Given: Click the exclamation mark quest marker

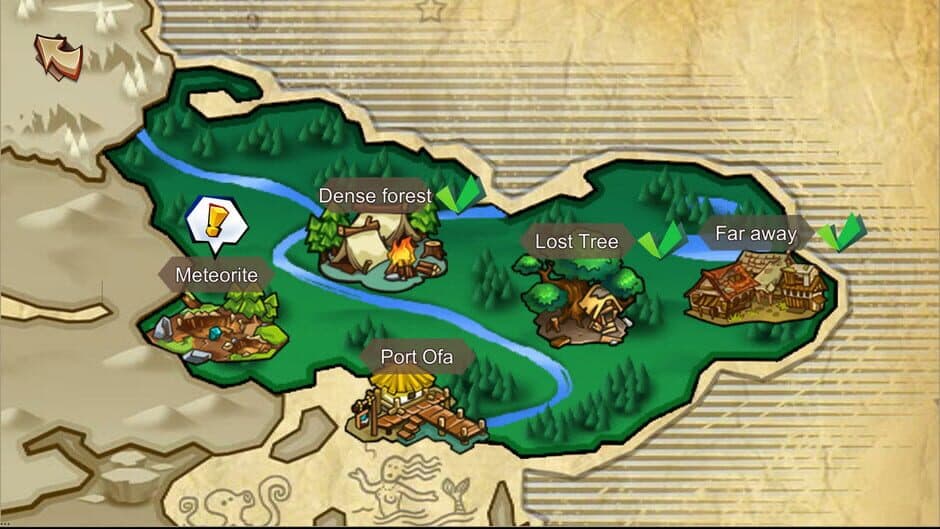Looking at the screenshot, I should [216, 219].
